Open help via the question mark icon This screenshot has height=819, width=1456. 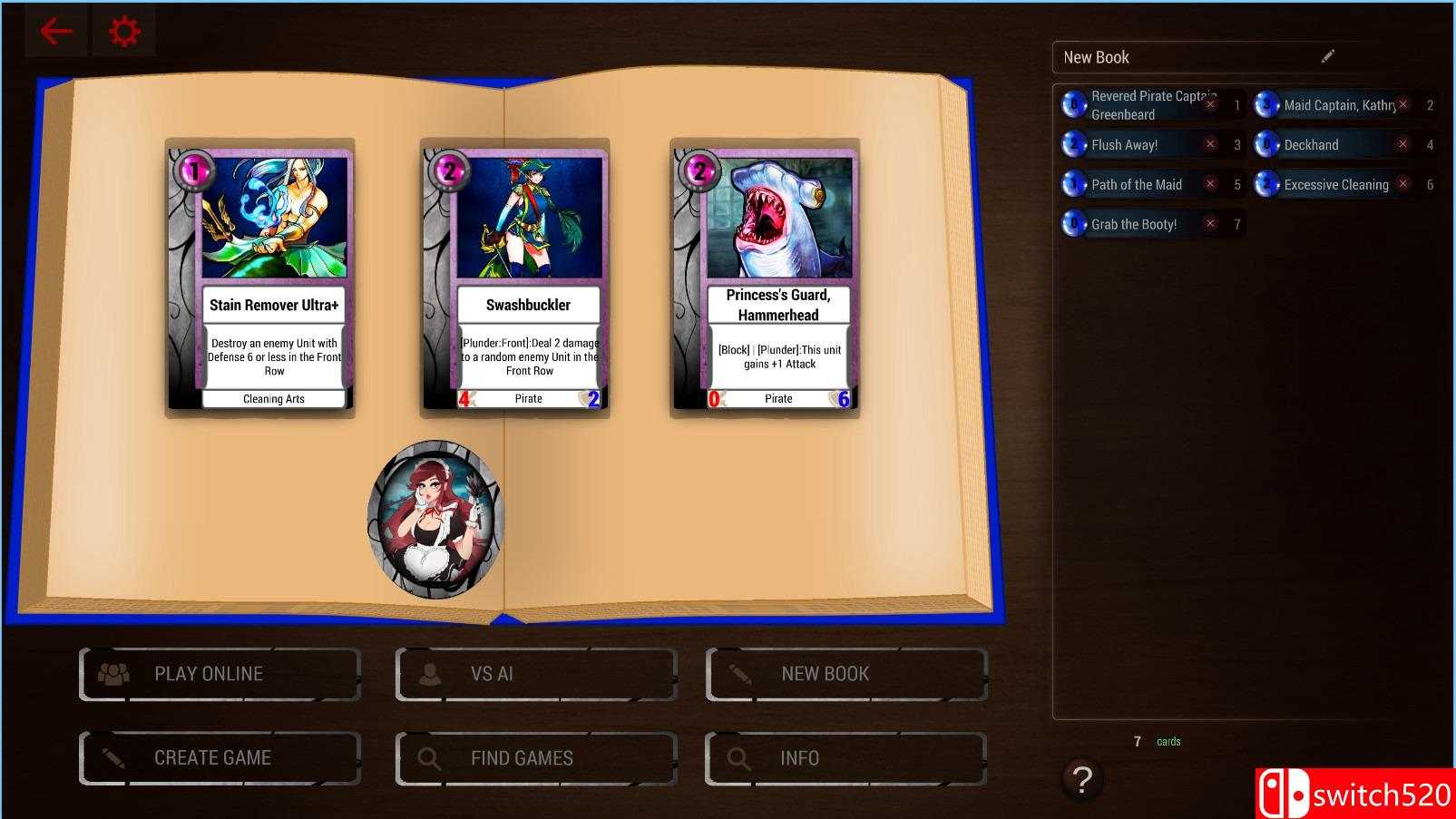point(1080,778)
